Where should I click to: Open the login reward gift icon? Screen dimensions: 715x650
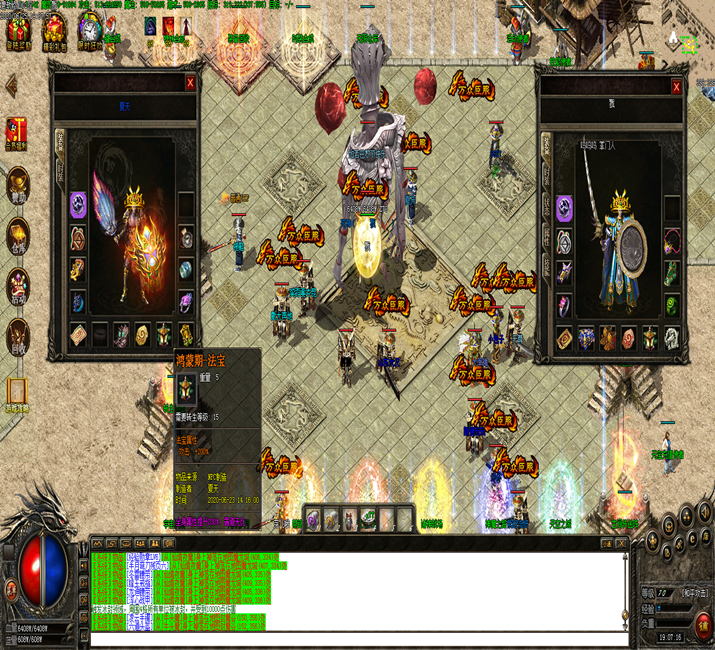(18, 28)
